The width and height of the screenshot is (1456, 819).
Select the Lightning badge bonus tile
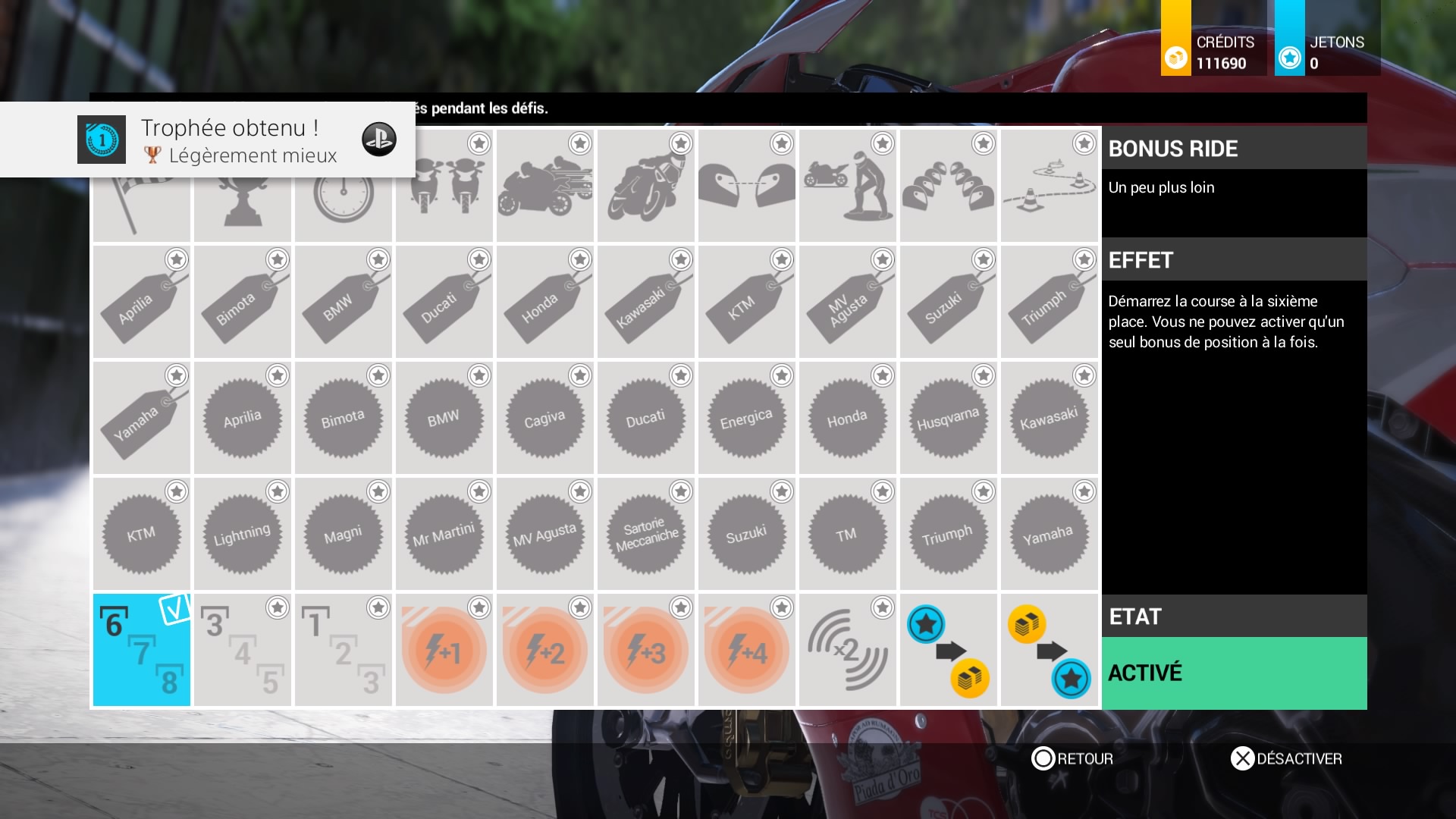[243, 534]
